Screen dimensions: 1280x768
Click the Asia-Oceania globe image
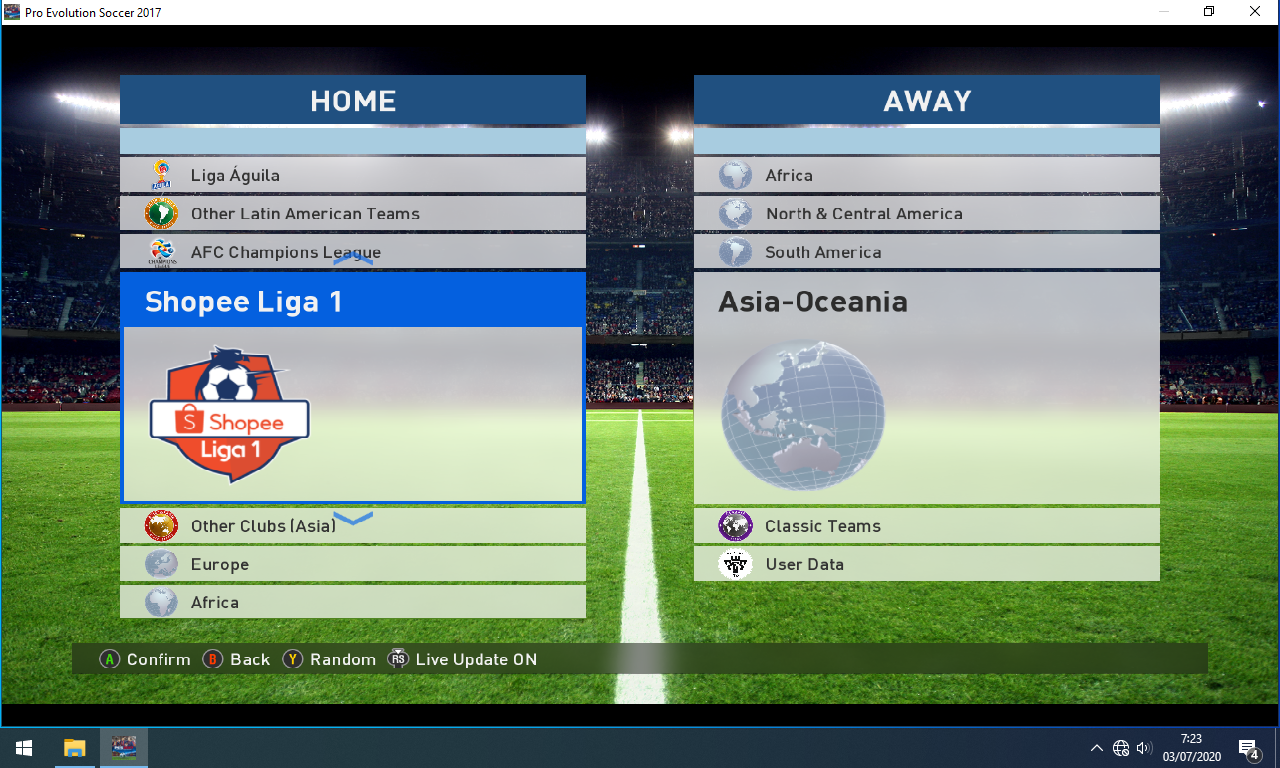pos(801,415)
